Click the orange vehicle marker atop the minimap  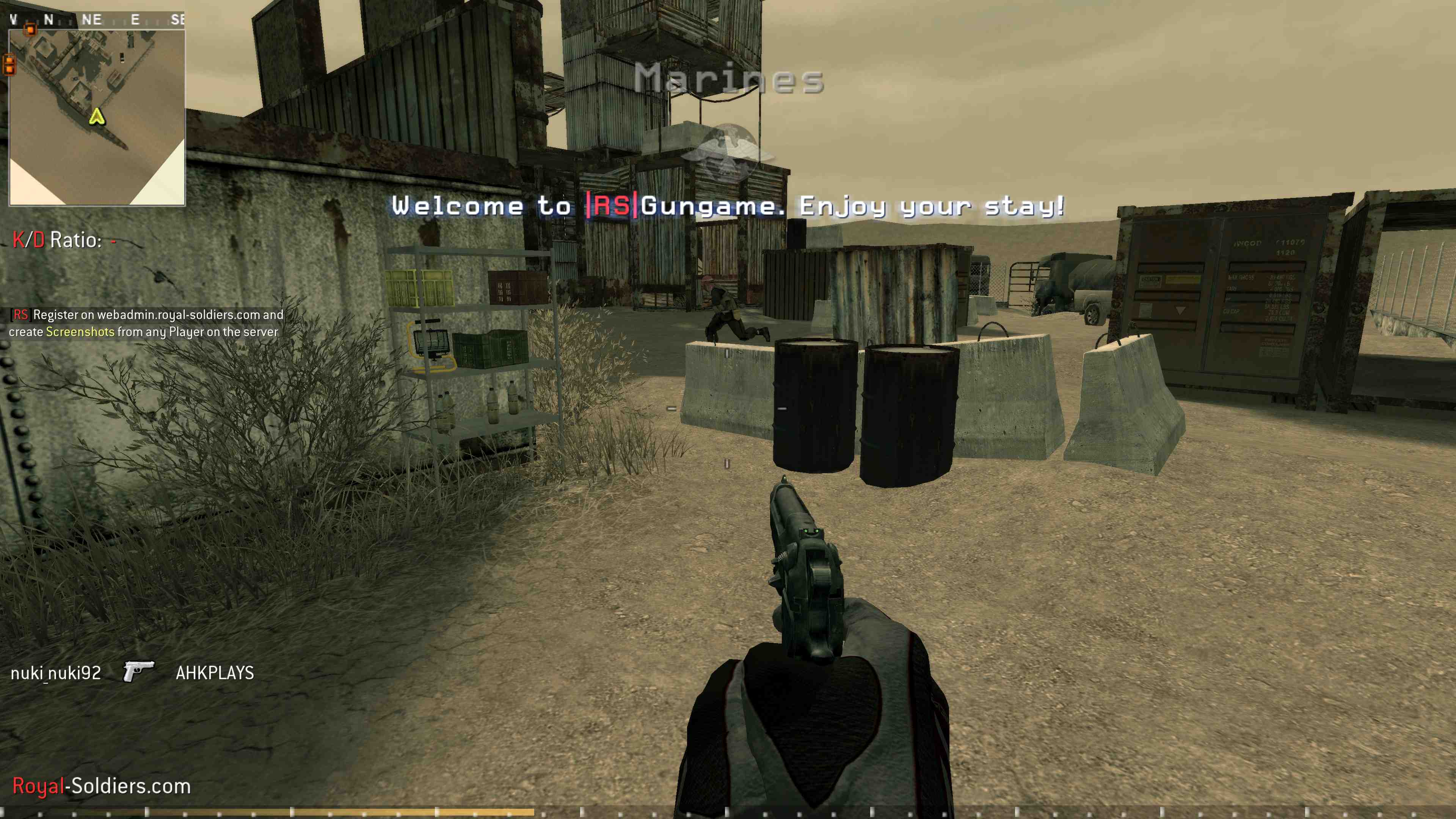pos(30,30)
